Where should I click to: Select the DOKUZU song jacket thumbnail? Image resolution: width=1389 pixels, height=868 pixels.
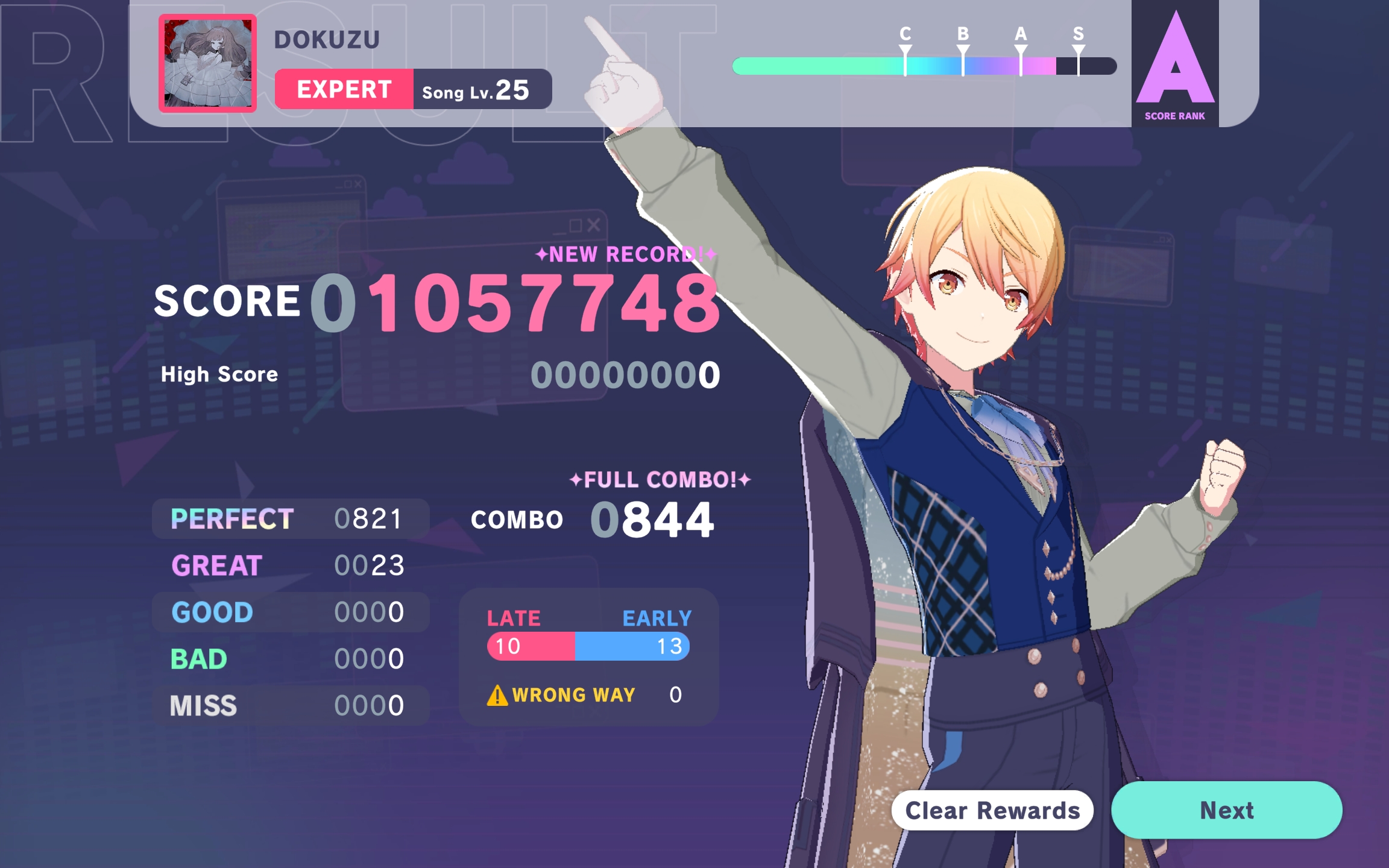tap(207, 63)
